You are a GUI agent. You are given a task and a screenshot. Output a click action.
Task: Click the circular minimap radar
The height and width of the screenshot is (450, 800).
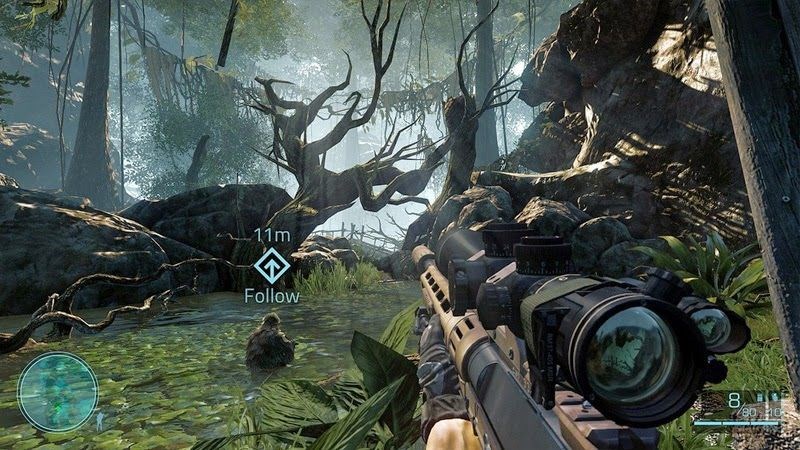(x=58, y=391)
